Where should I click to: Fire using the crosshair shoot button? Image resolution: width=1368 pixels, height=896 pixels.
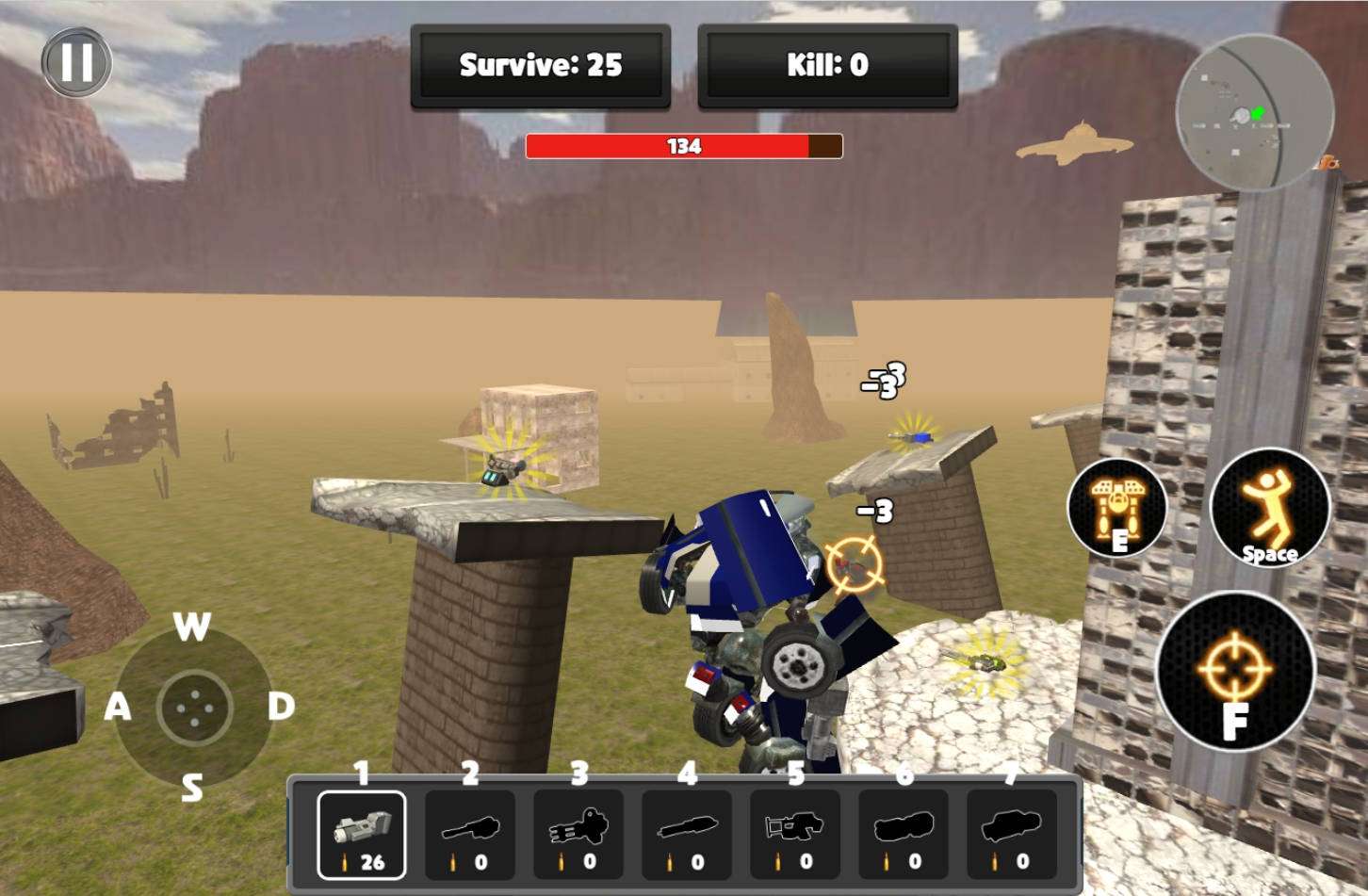point(1234,671)
